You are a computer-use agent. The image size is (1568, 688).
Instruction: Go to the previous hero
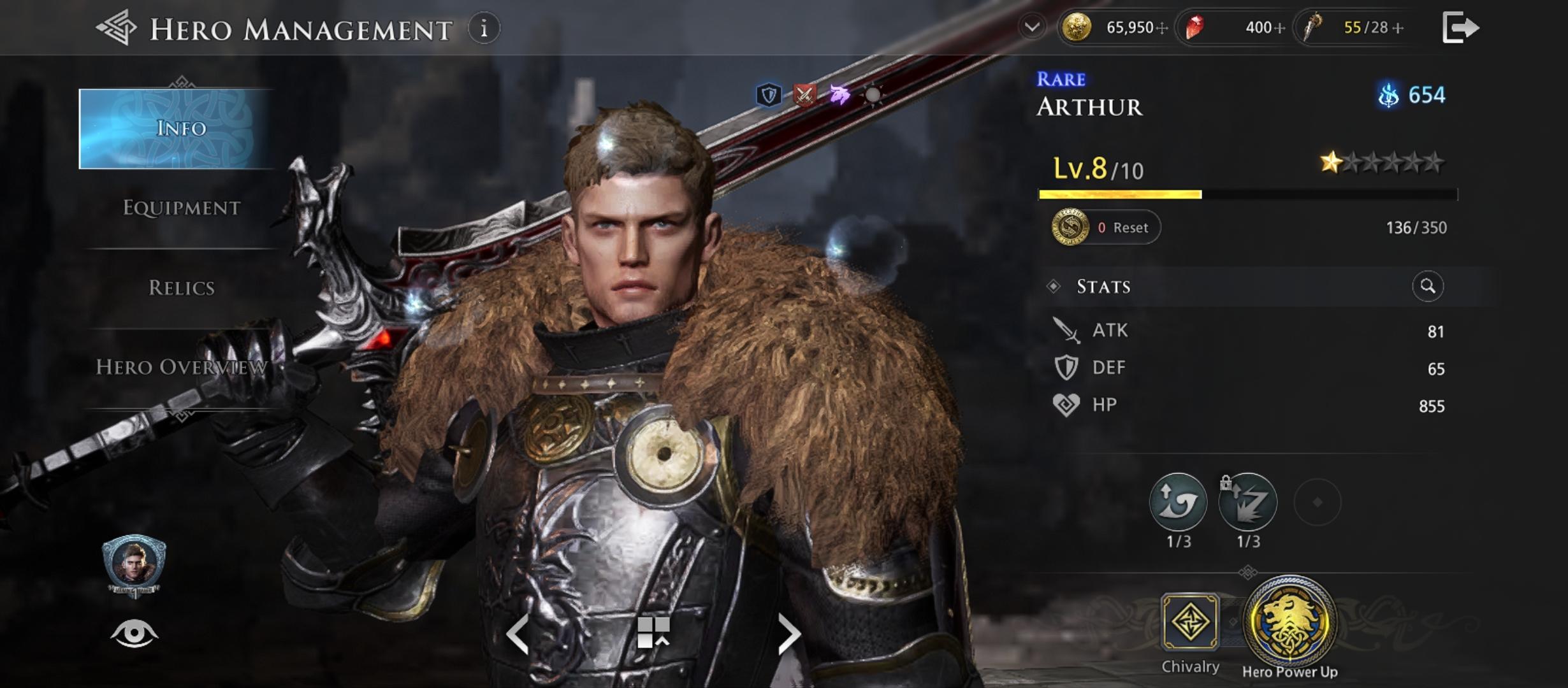tap(517, 634)
